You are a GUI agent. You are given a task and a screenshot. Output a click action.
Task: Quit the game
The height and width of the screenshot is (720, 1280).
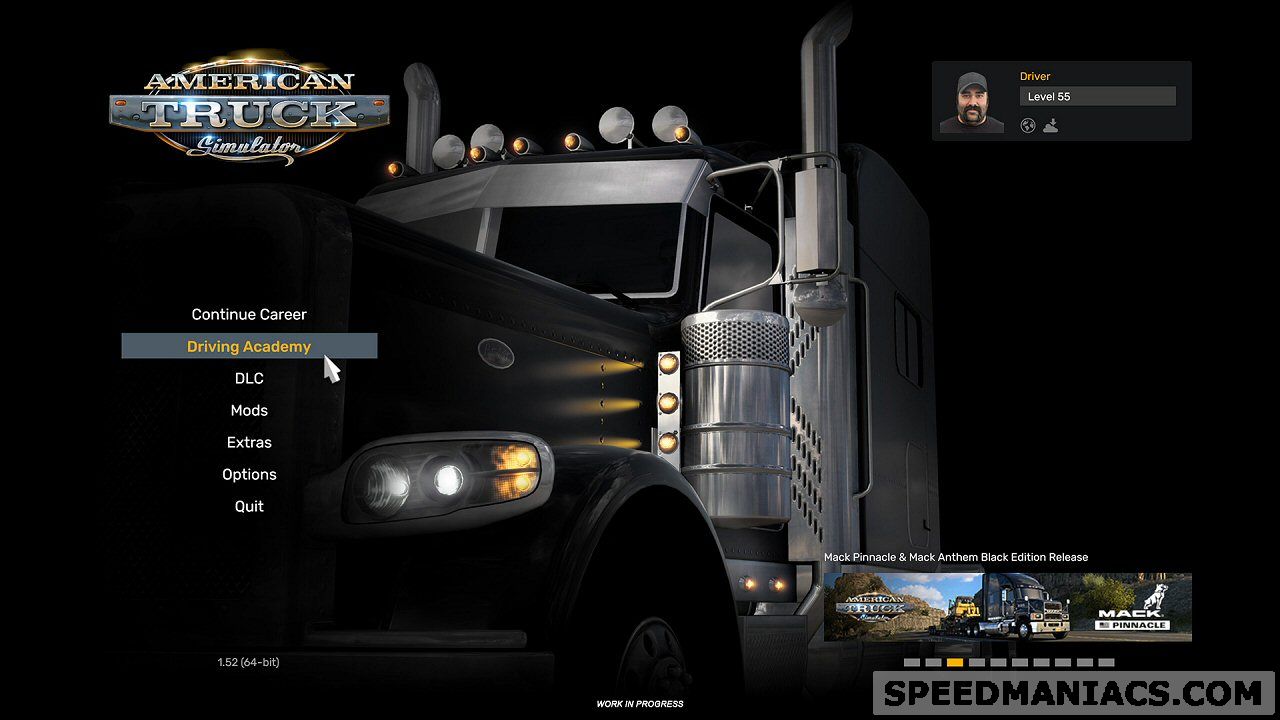(249, 506)
